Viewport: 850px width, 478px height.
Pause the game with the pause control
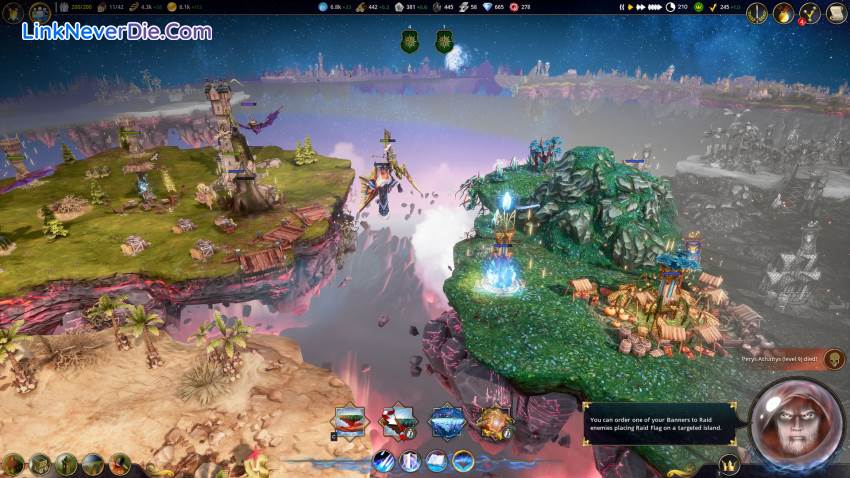[621, 7]
